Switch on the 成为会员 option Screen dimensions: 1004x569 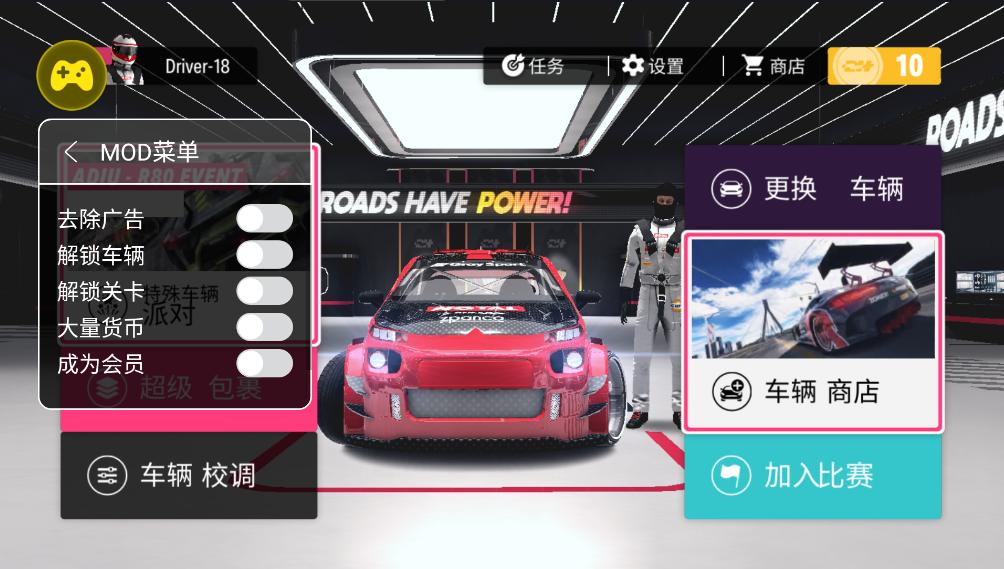(264, 363)
